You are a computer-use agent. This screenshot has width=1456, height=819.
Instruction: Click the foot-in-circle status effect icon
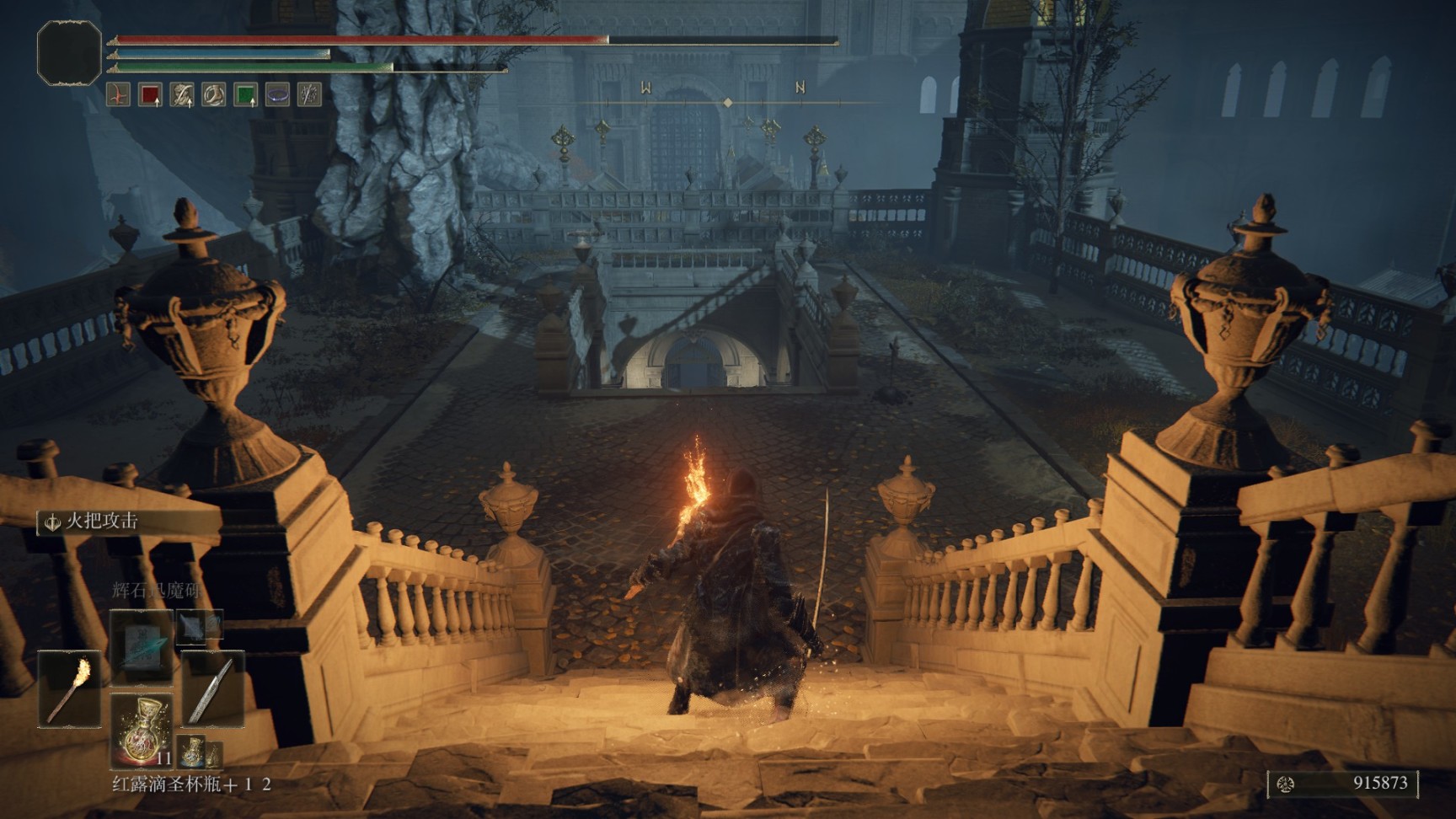click(214, 94)
